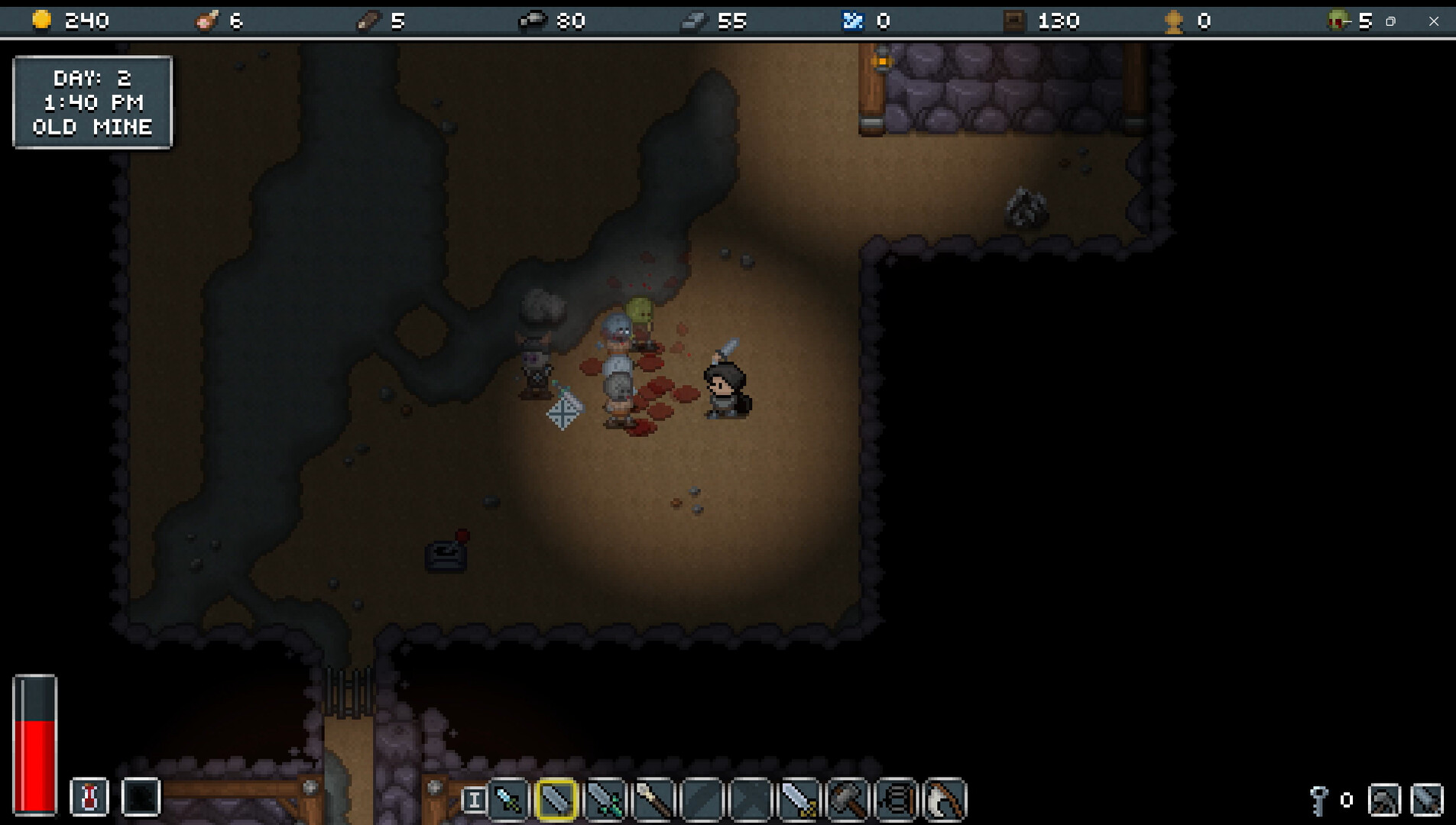Select the wooden barrel hotbar slot

tap(897, 799)
